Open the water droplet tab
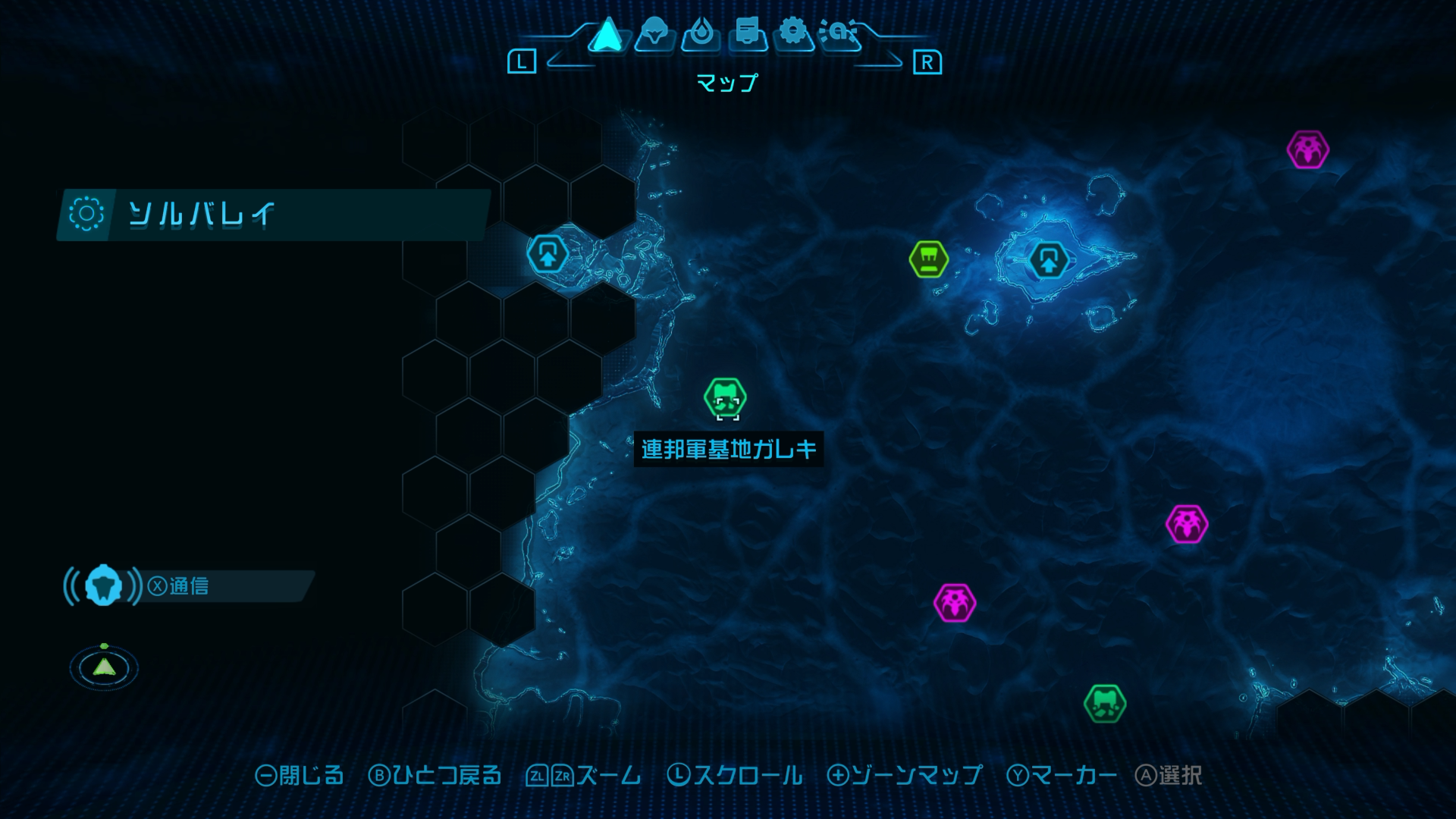1456x819 pixels. 701,33
